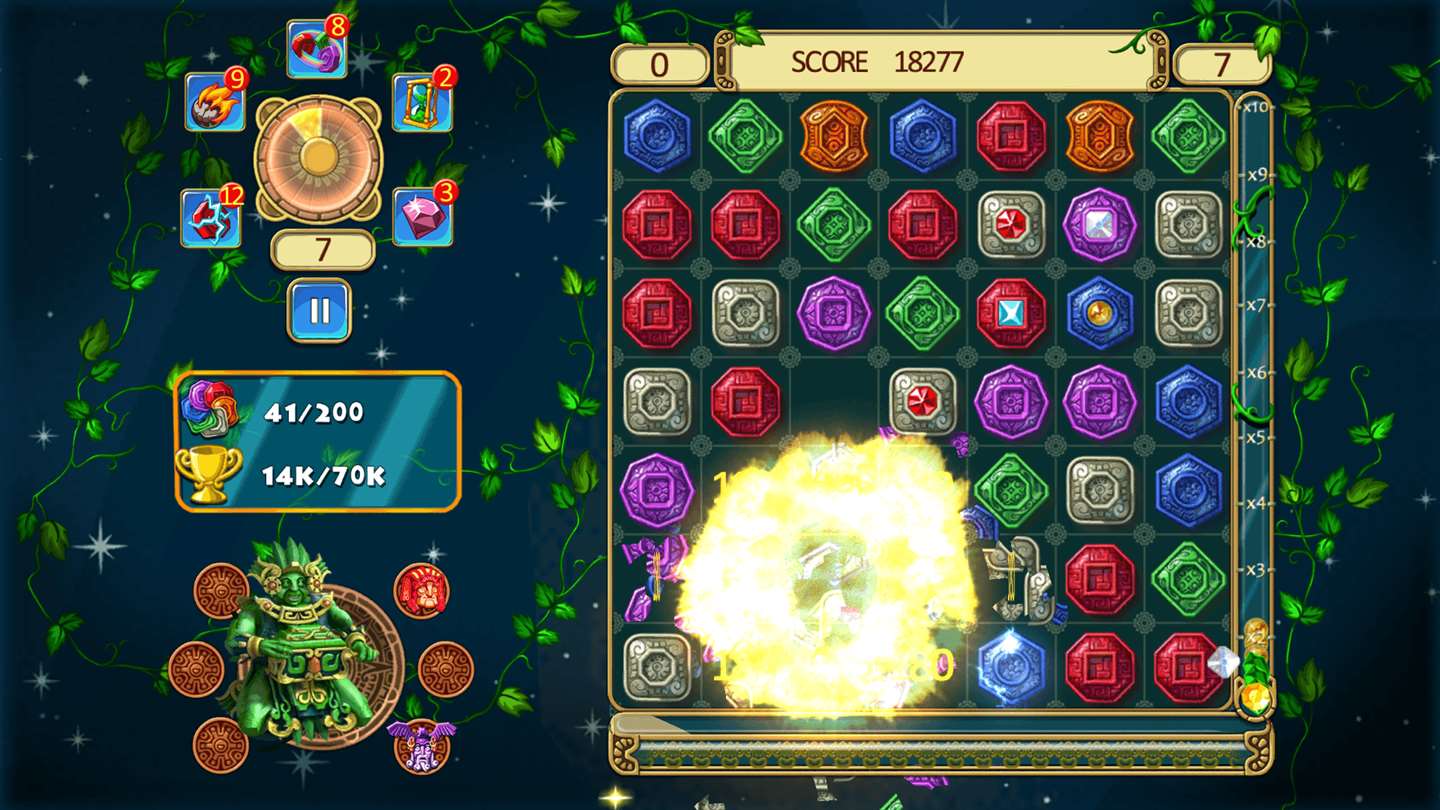Select the red feathered mask totem

click(421, 590)
